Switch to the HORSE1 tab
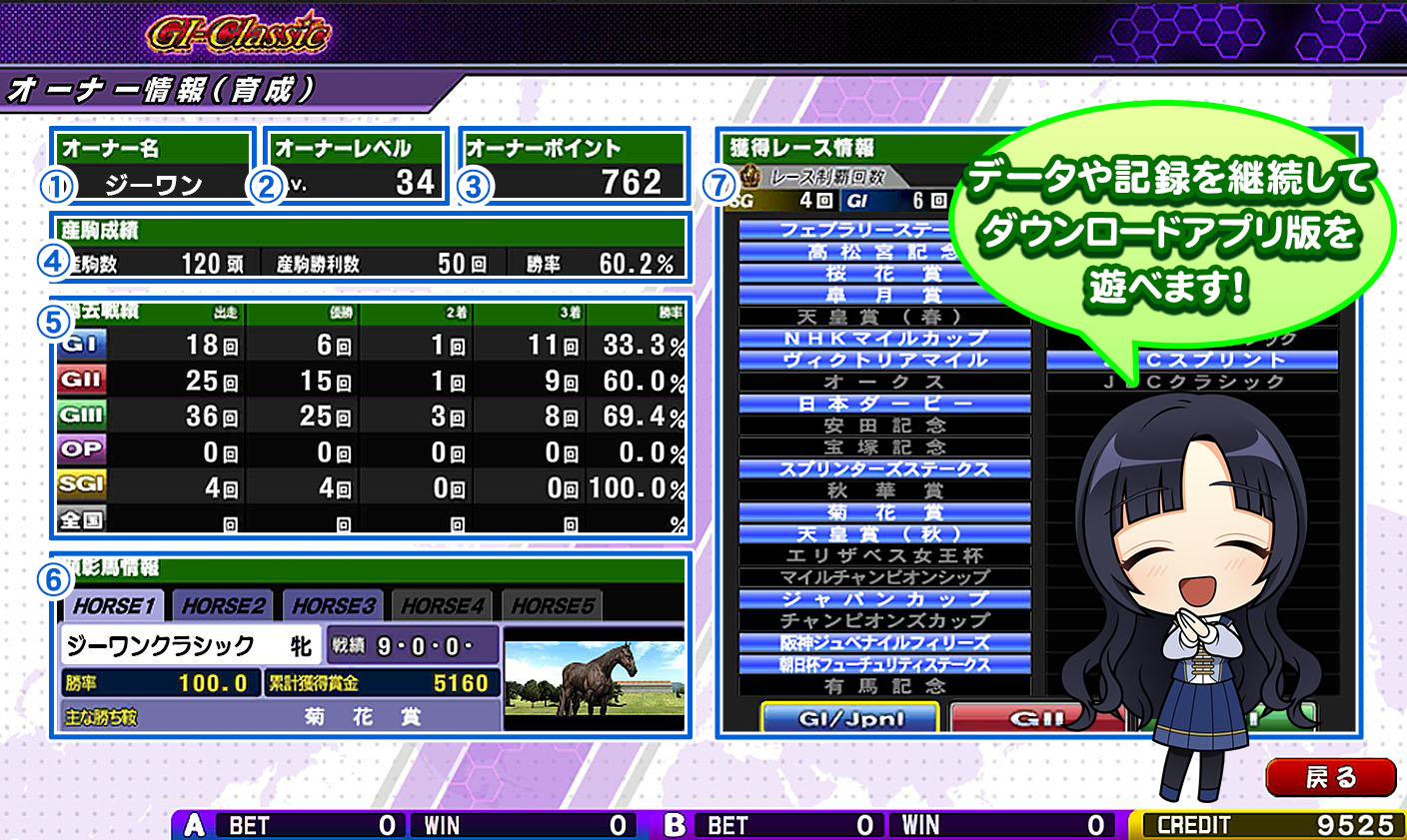 point(114,605)
